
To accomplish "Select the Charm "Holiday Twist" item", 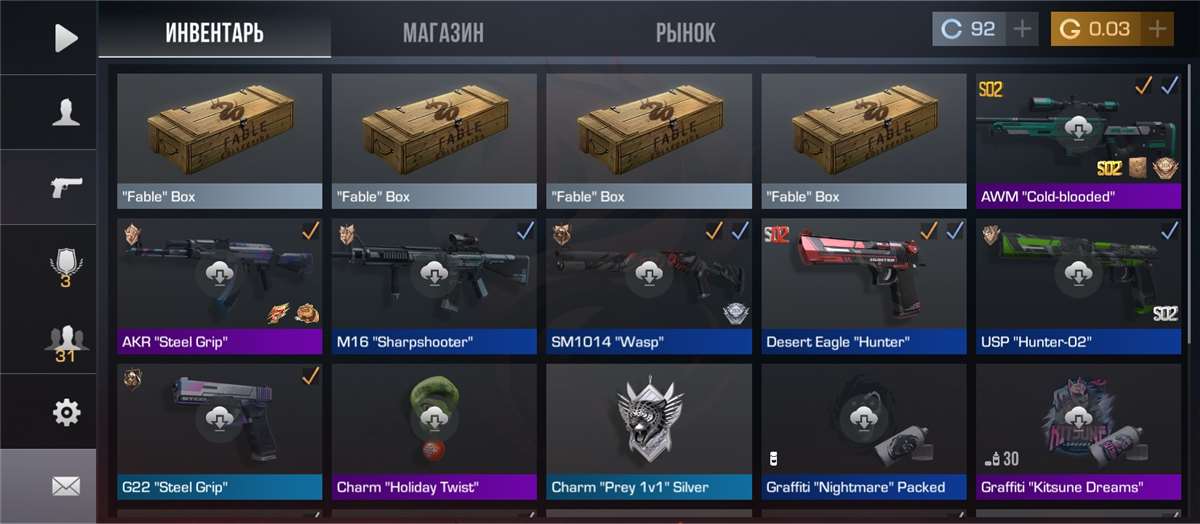I will tap(434, 431).
